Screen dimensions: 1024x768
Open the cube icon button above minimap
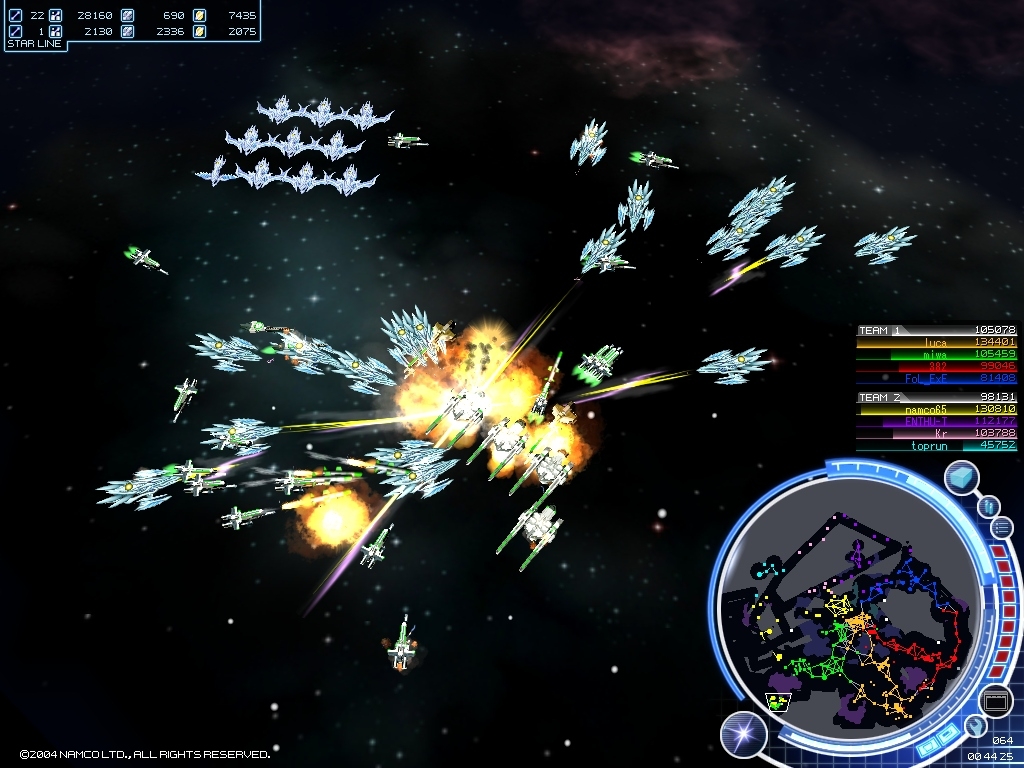click(964, 477)
